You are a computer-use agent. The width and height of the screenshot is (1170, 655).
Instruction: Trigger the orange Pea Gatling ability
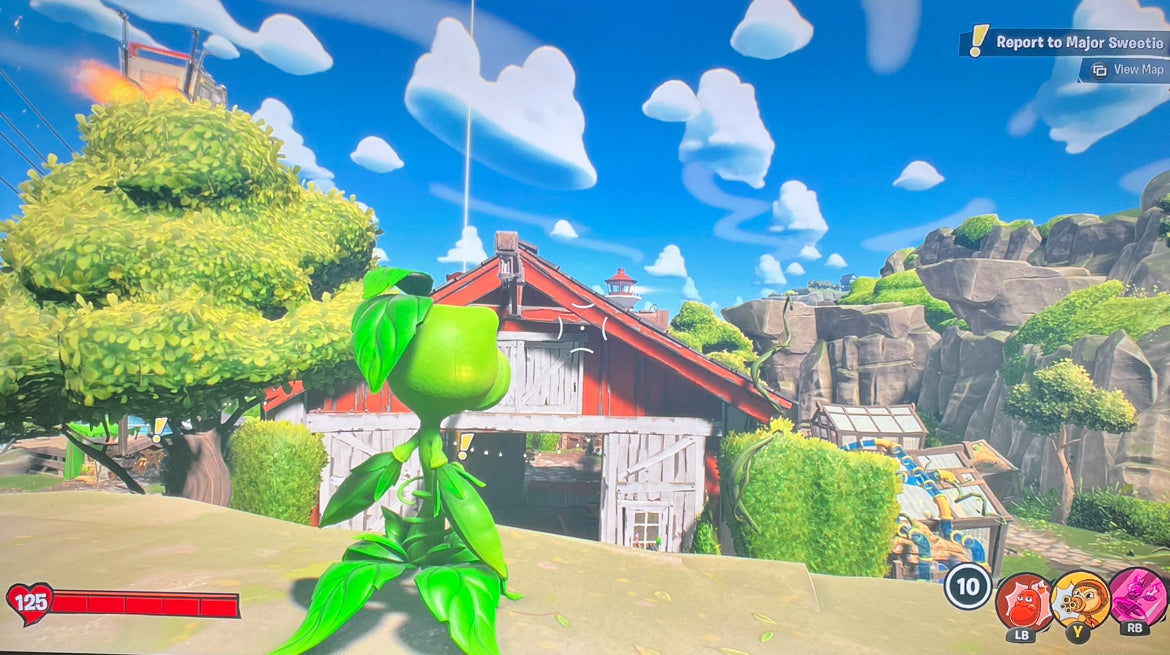(1079, 599)
